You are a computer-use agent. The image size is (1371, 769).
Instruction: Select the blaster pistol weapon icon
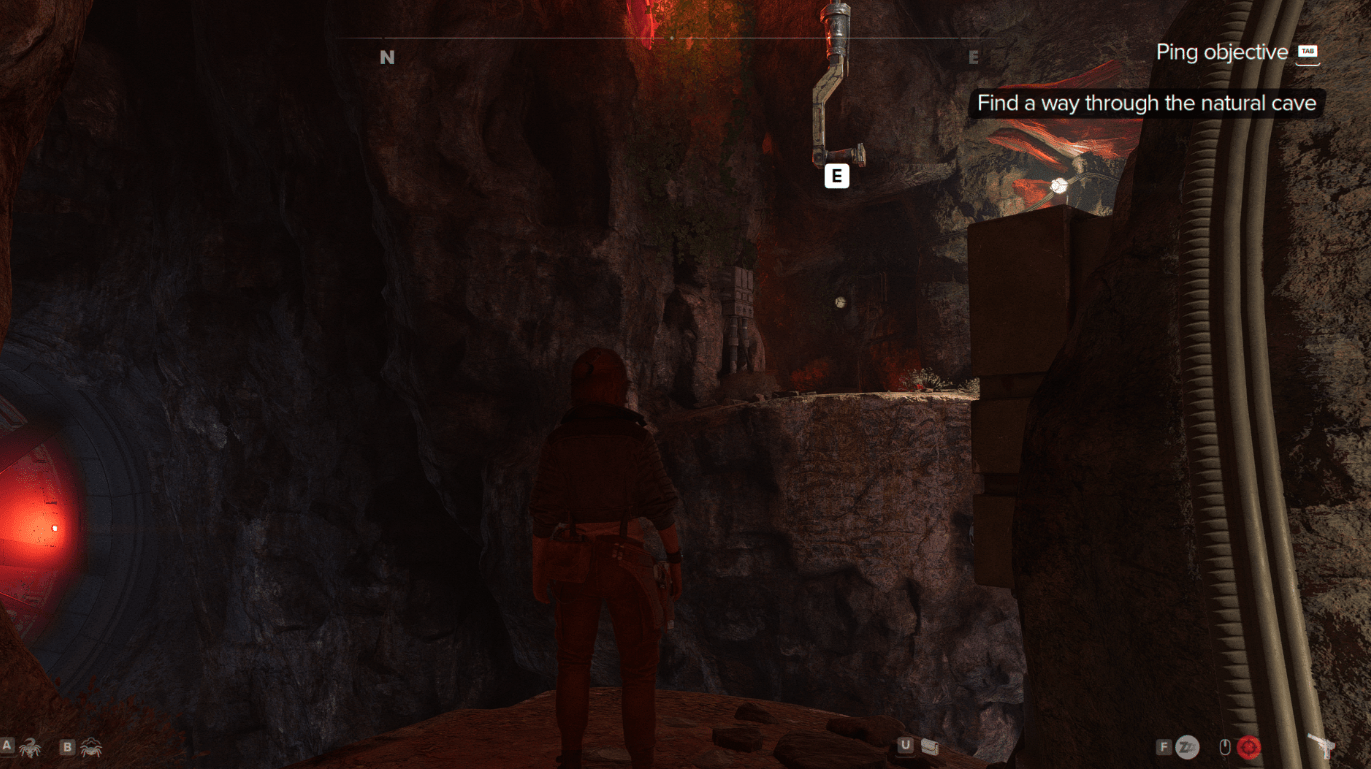[x=1319, y=747]
